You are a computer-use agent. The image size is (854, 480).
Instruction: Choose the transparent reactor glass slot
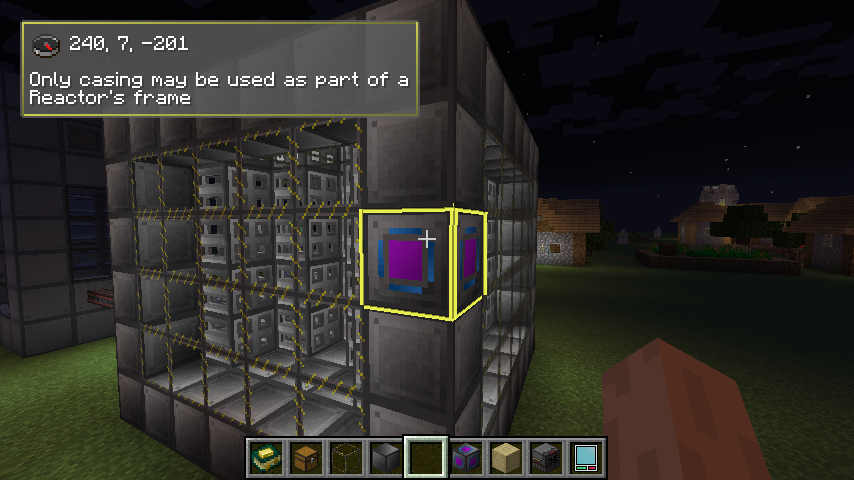click(x=346, y=457)
